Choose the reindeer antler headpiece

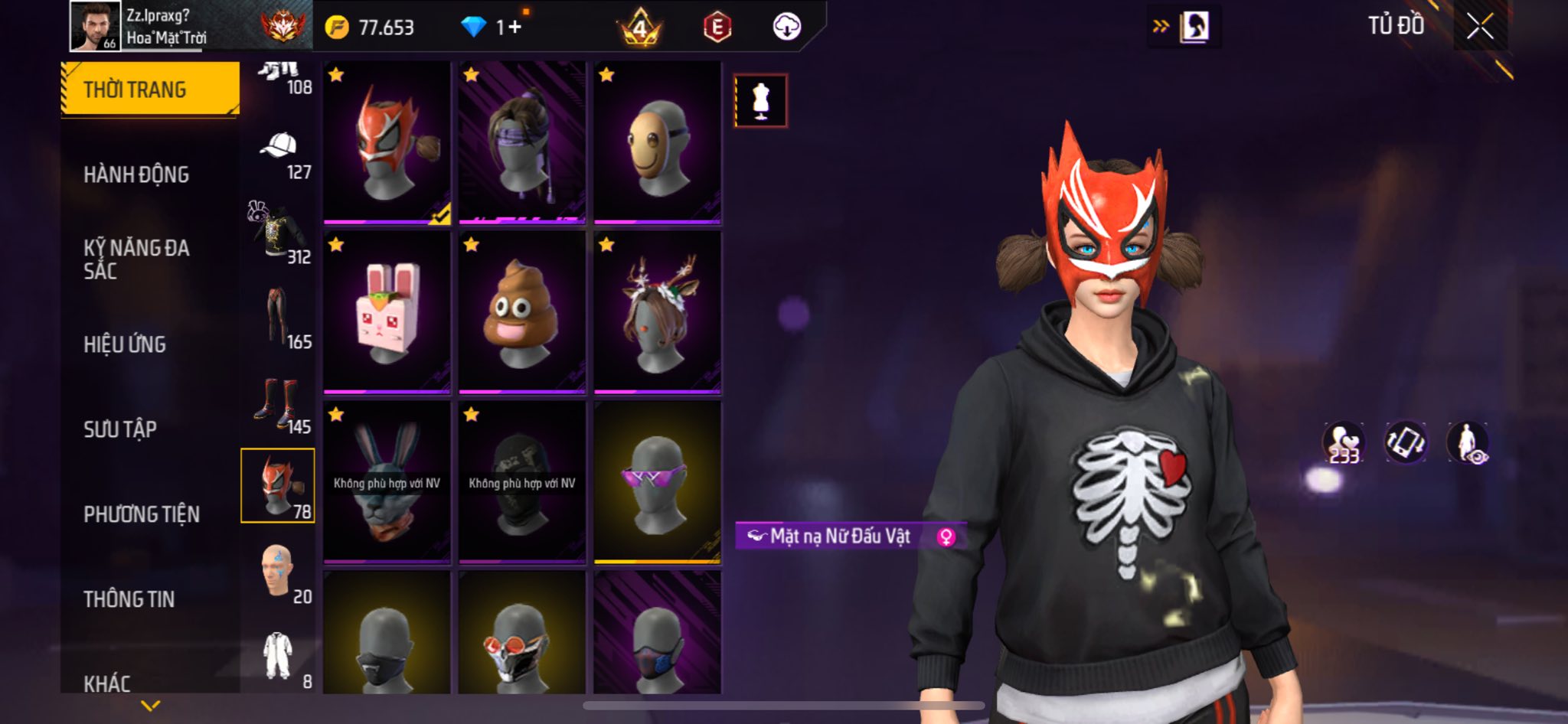[x=658, y=312]
